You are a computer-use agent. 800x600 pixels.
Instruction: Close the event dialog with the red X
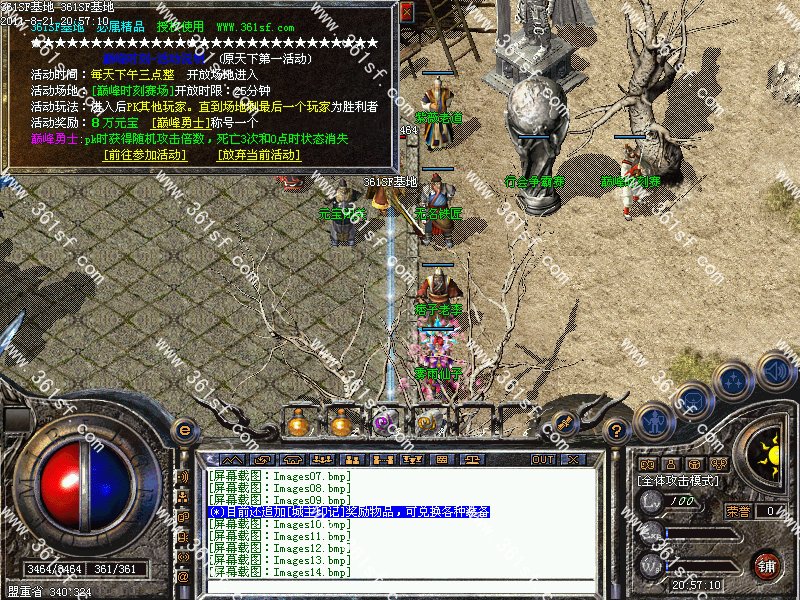tap(406, 10)
